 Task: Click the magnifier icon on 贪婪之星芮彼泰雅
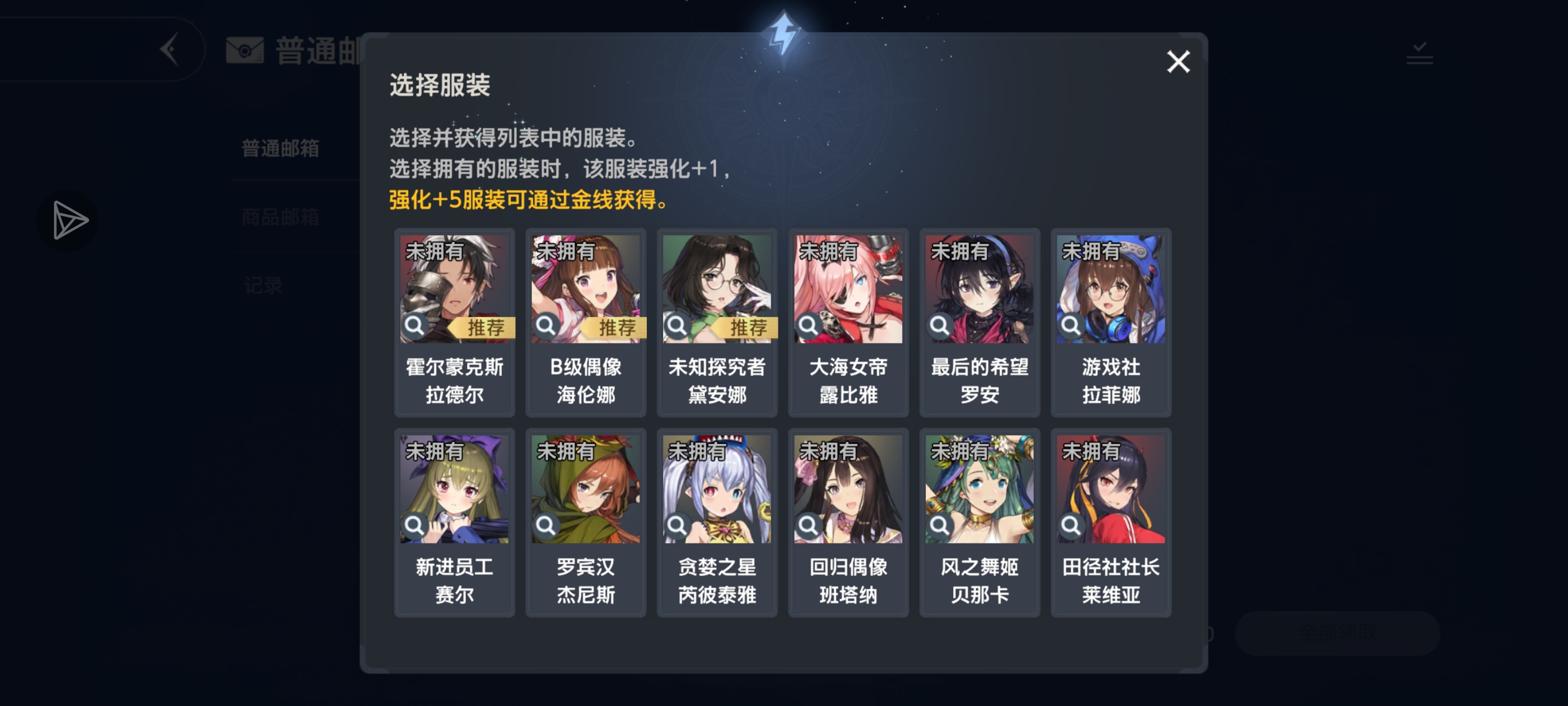[x=677, y=527]
